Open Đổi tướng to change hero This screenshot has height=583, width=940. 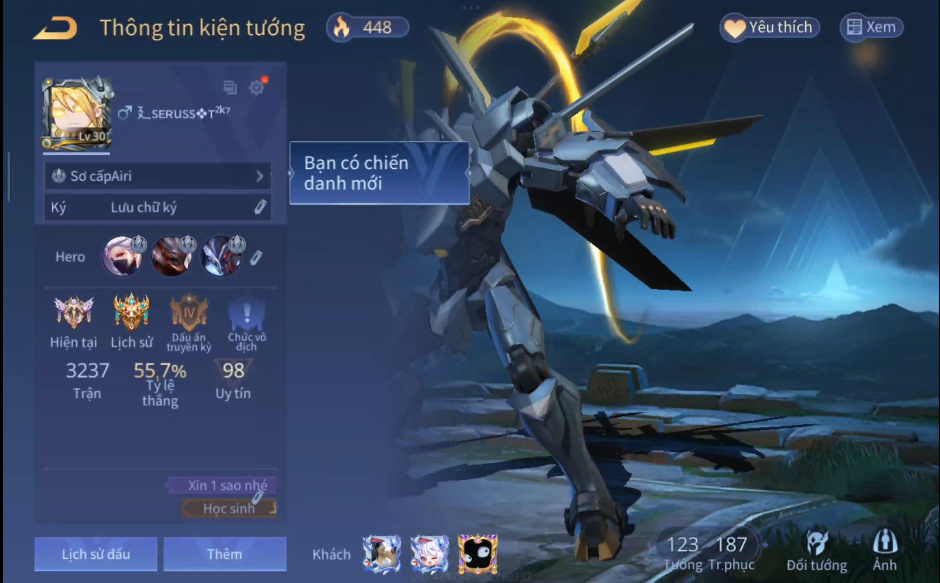816,552
